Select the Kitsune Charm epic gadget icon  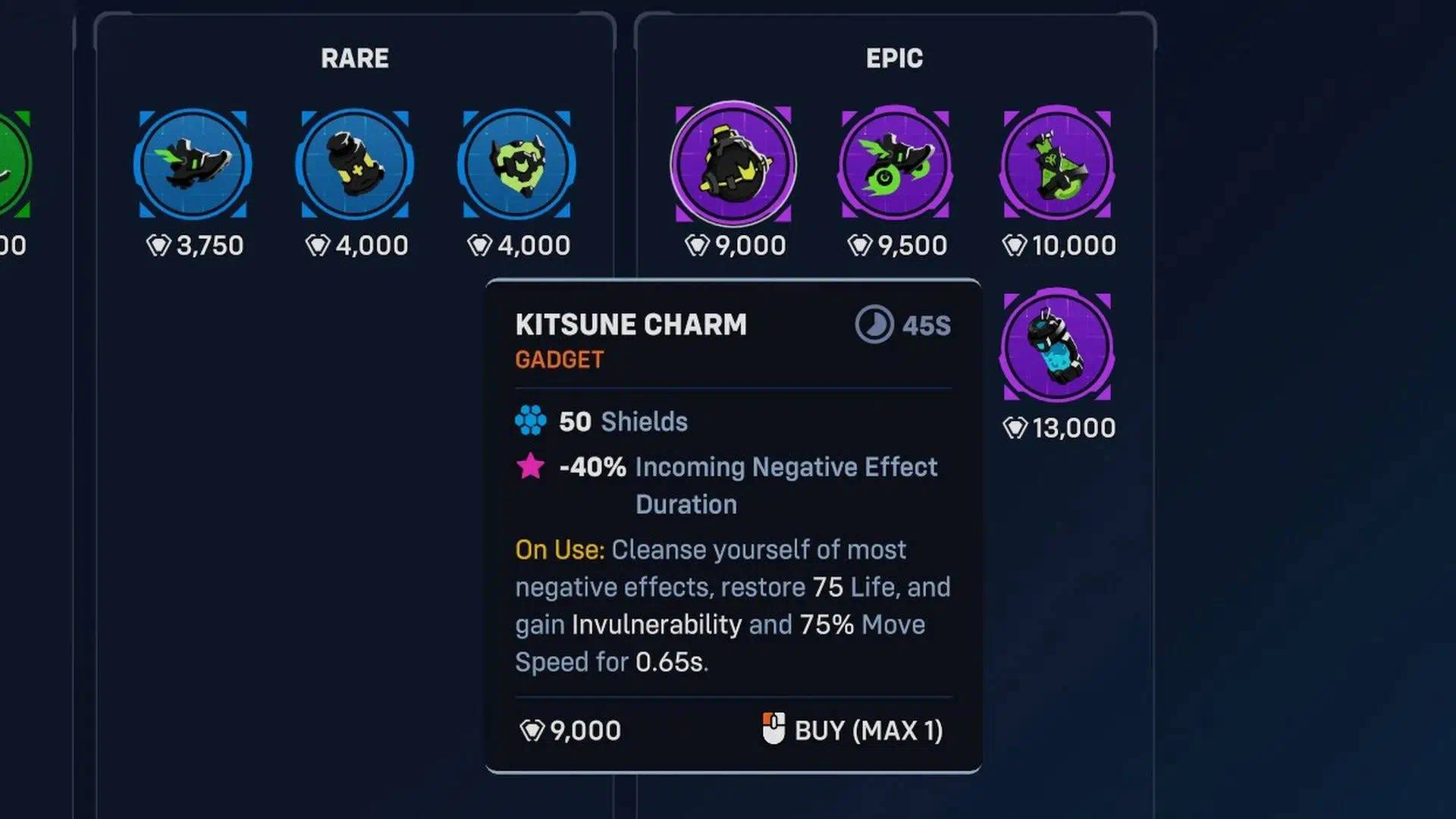[x=733, y=165]
